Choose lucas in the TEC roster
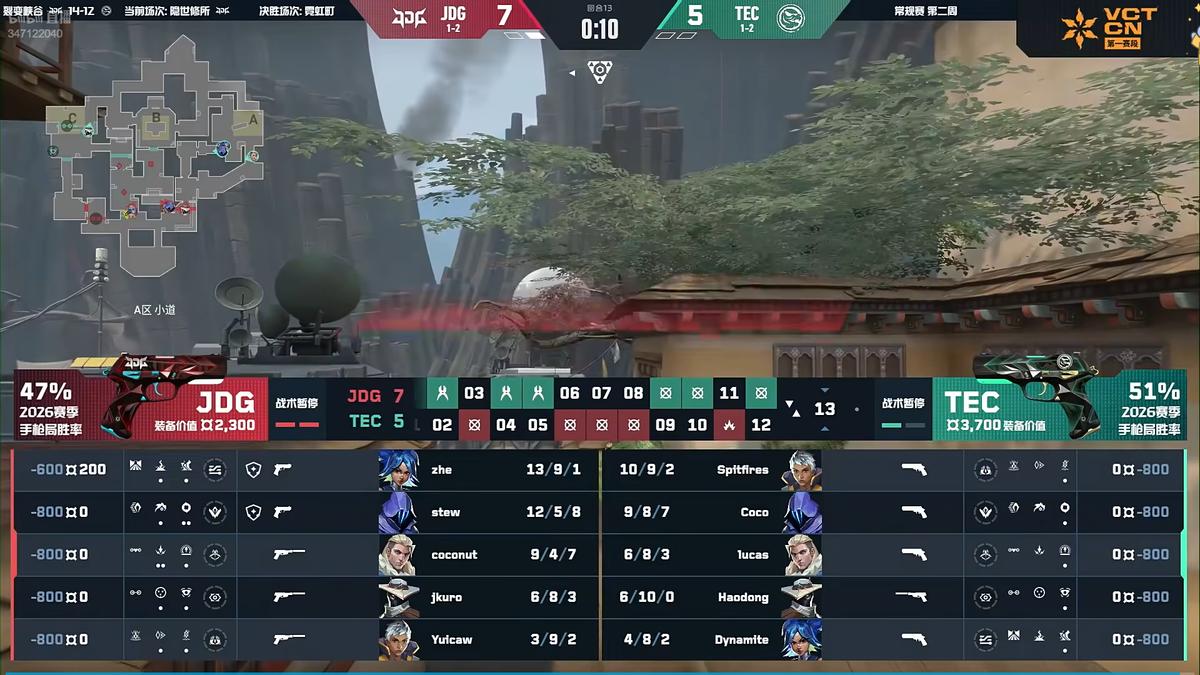This screenshot has width=1200, height=675. tap(752, 554)
